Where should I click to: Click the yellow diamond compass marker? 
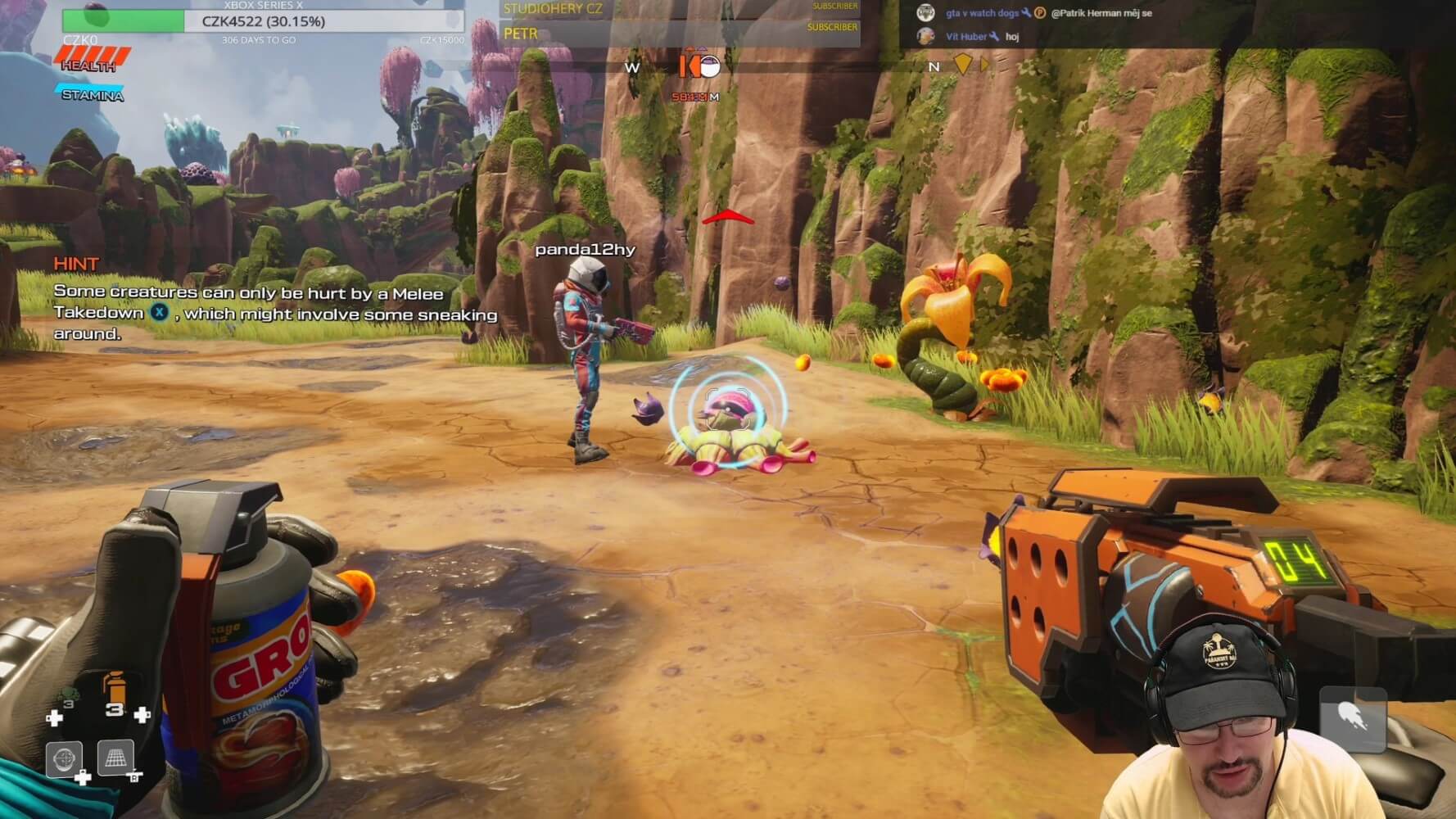coord(963,64)
